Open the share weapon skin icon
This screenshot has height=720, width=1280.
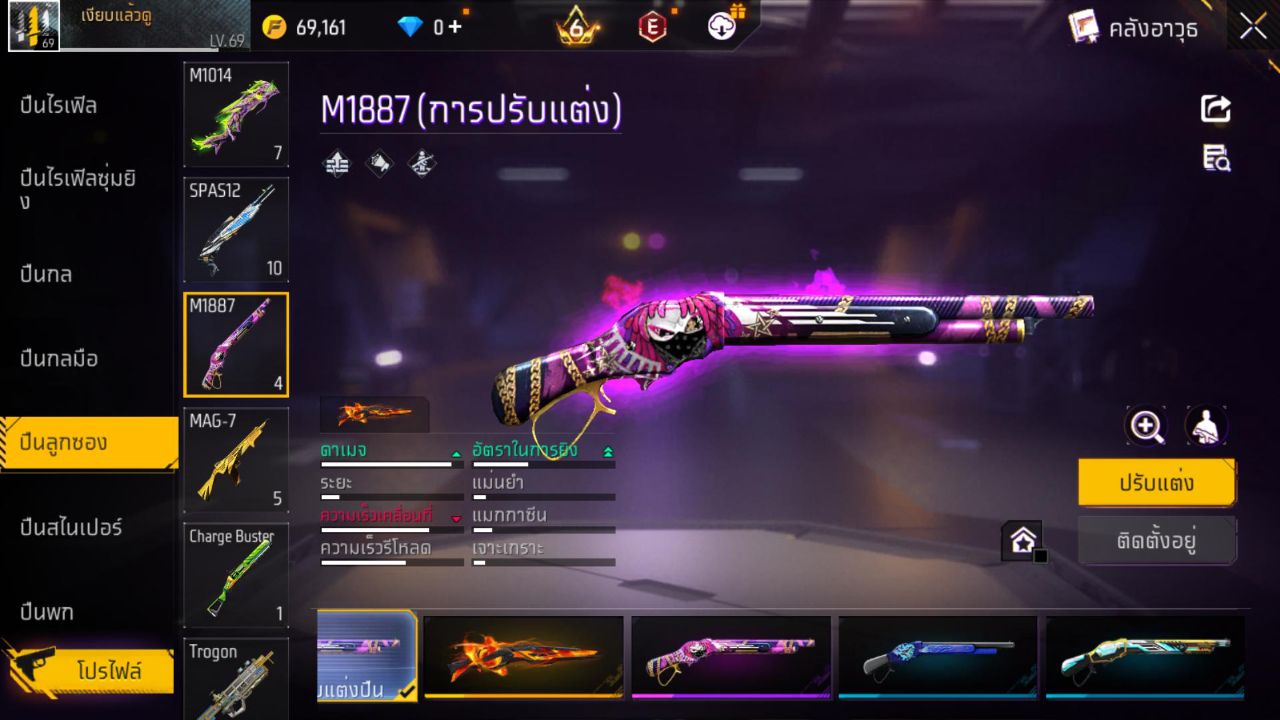tap(1215, 109)
